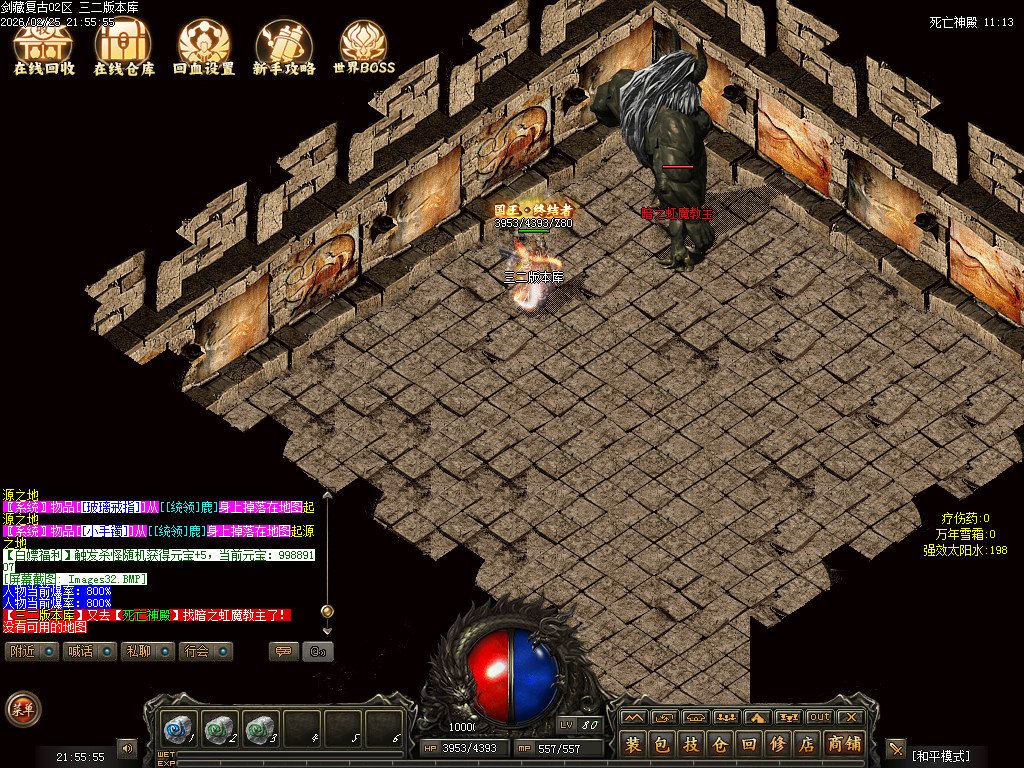Toggle the 附近 nearby chat channel
The height and width of the screenshot is (768, 1024).
31,651
